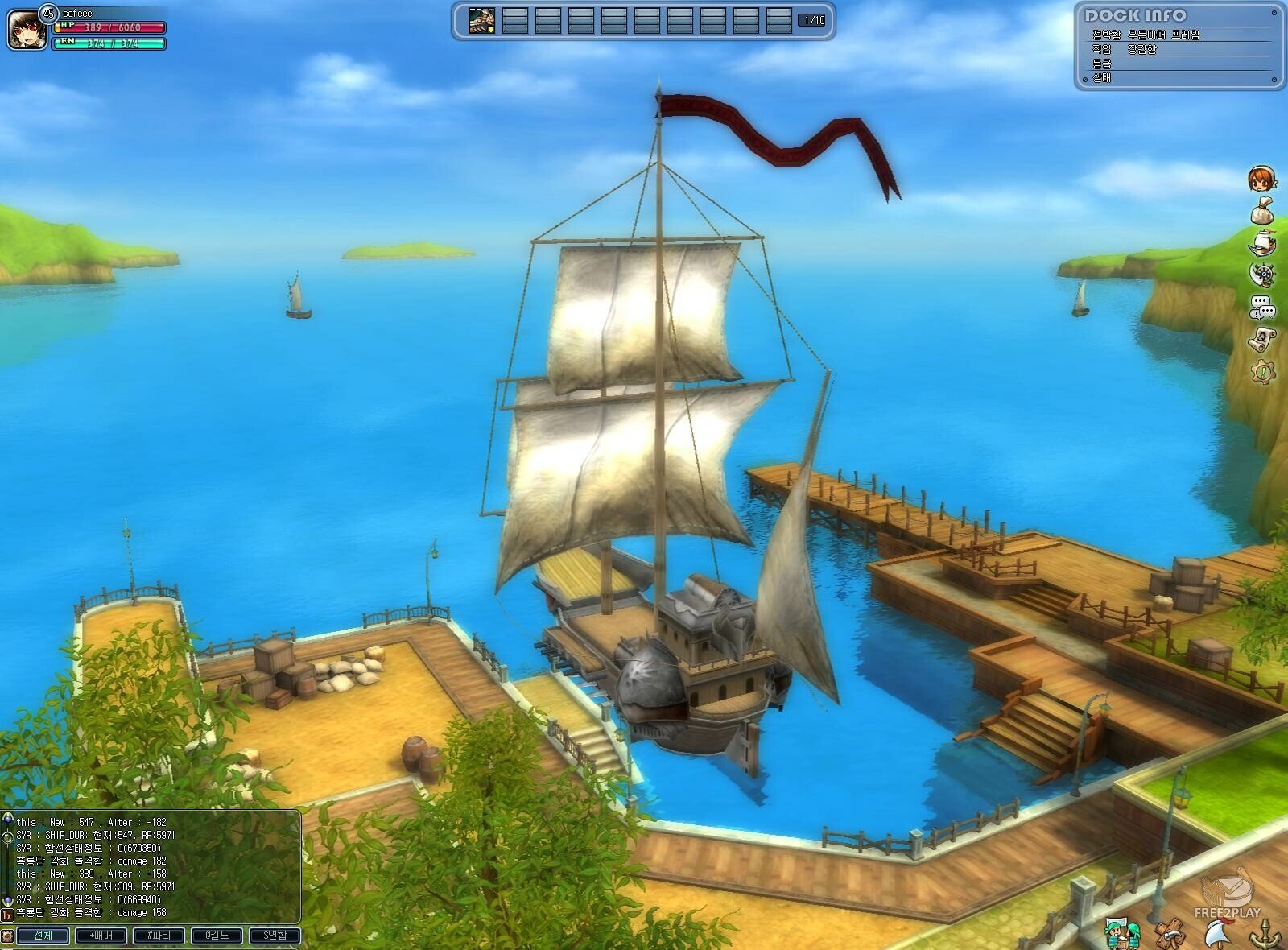
Task: Click the hammer and planks repair icon
Action: (1169, 934)
